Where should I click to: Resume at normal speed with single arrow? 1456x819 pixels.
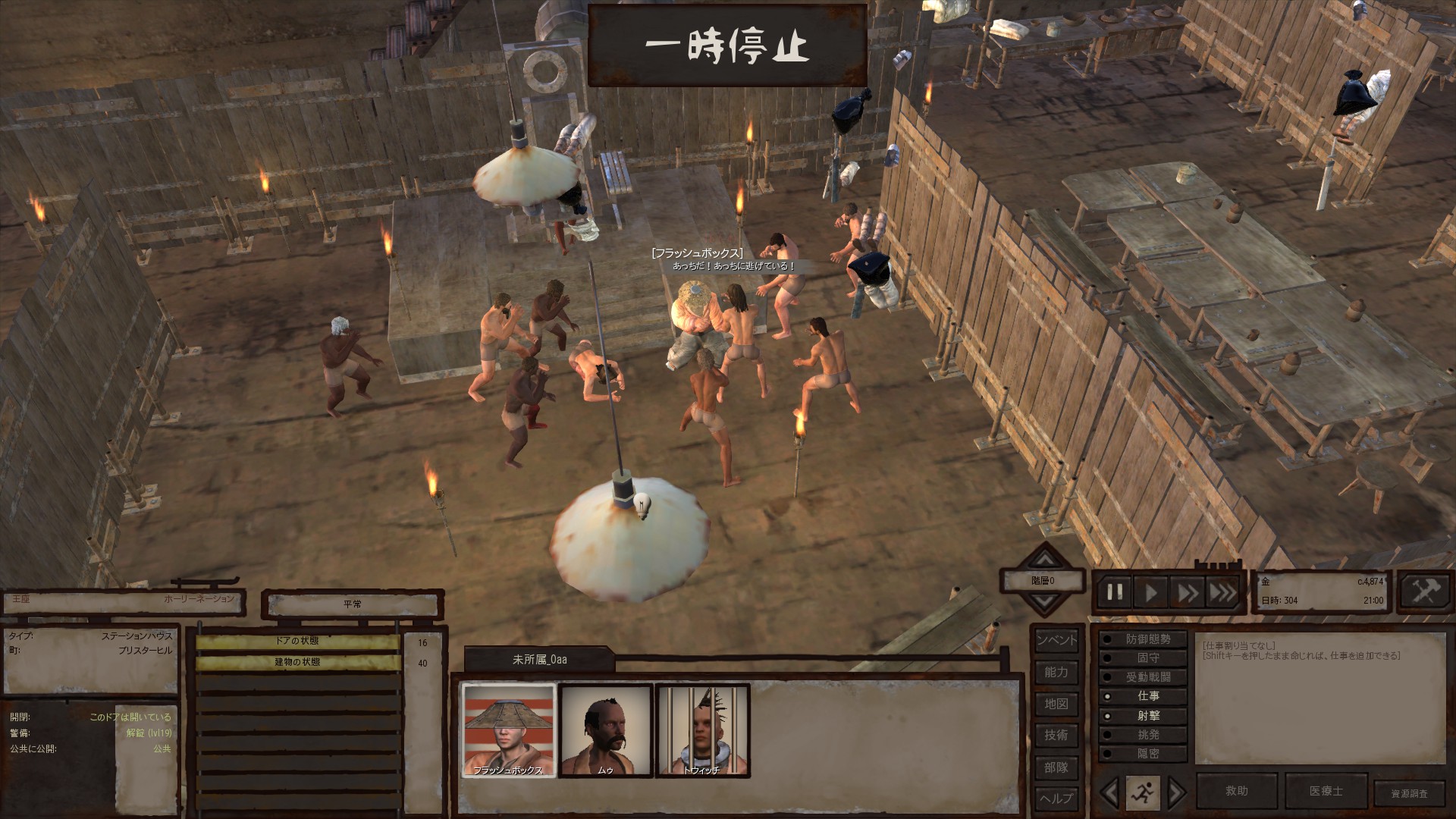click(1150, 592)
